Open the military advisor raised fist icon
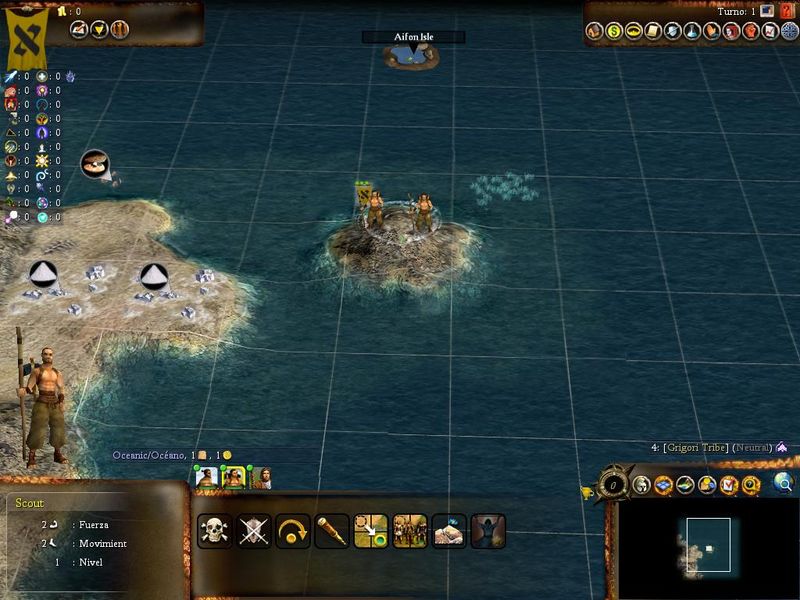The image size is (800, 600). click(751, 31)
